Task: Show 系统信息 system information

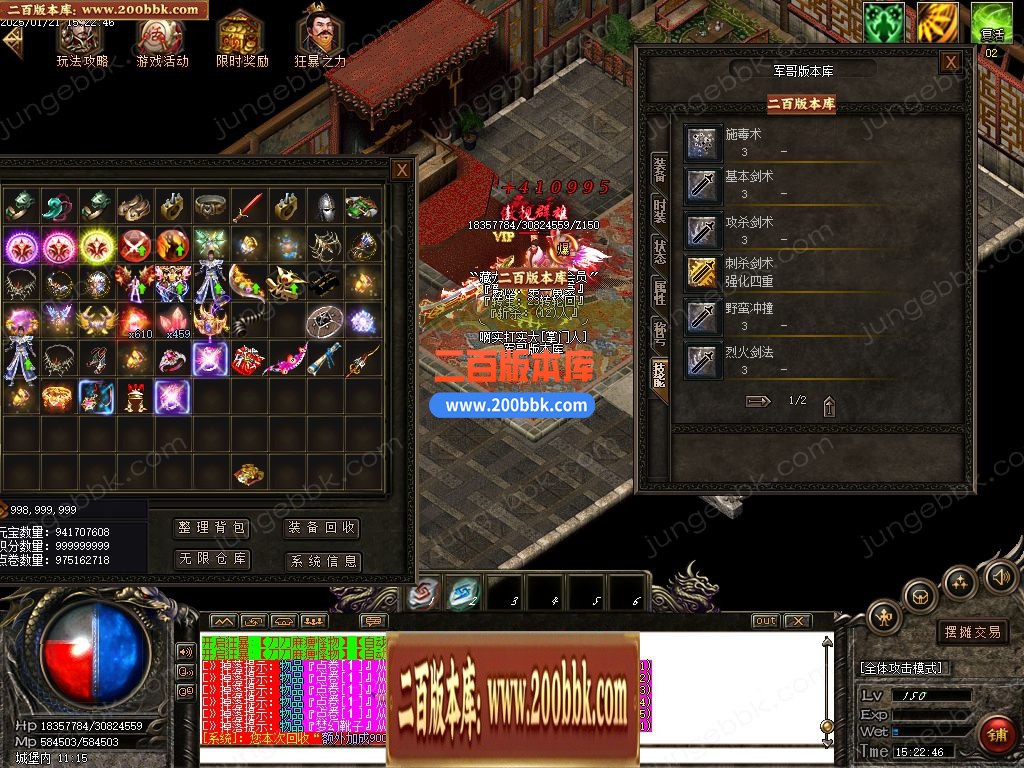Action: click(x=321, y=561)
